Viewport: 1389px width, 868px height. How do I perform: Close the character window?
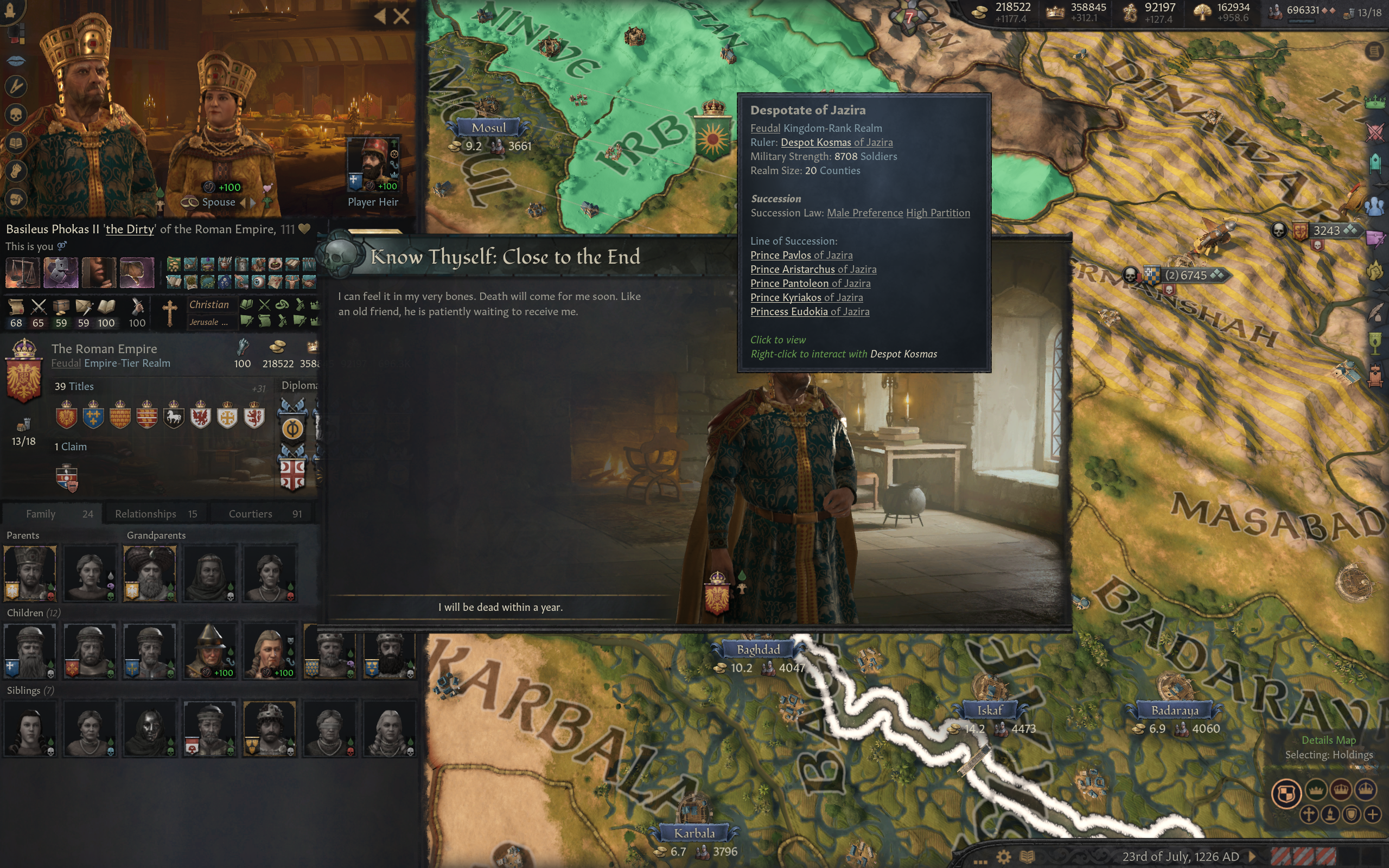tap(402, 16)
